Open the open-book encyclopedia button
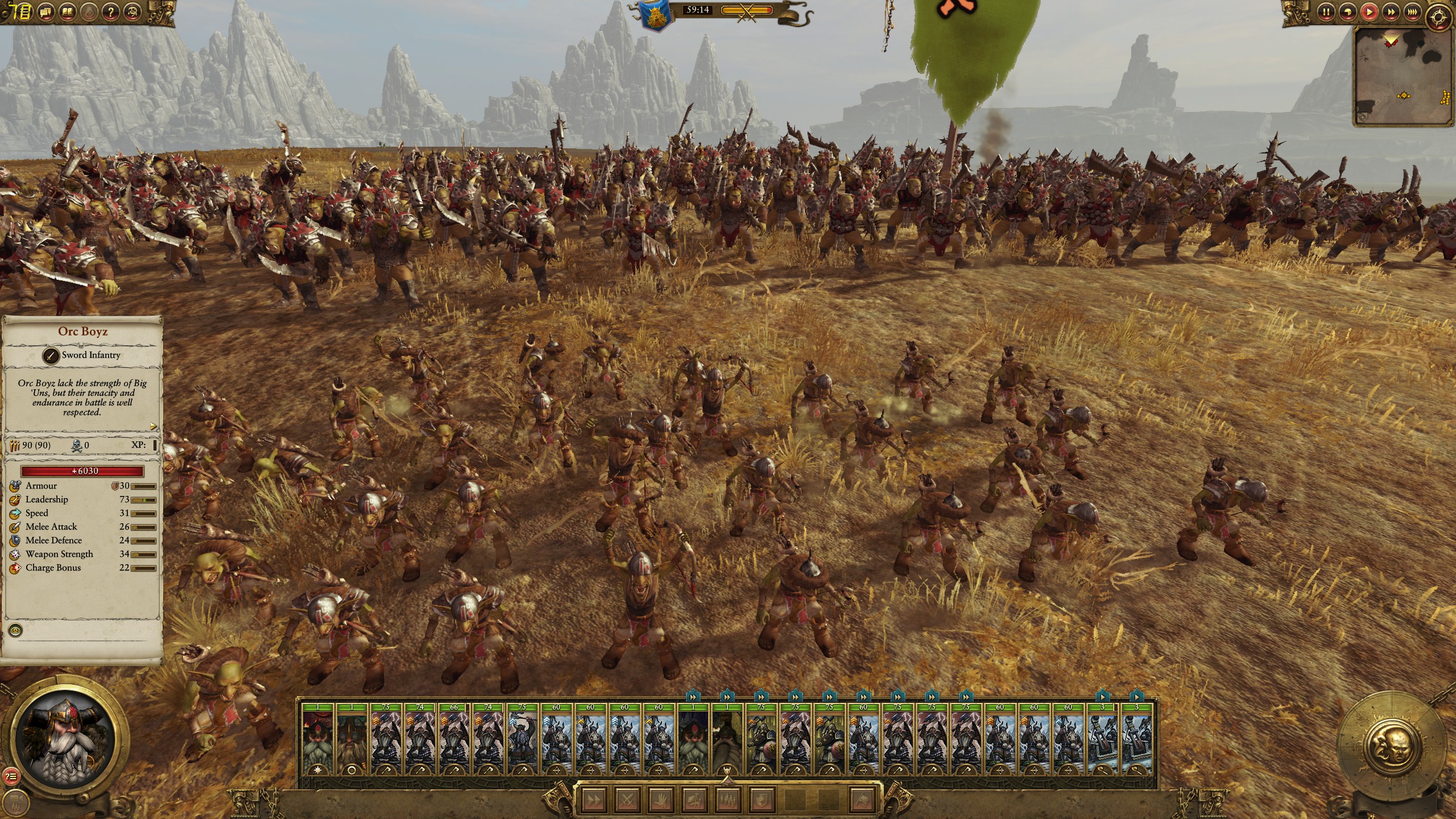Screen dimensions: 1456x819 pyautogui.click(x=68, y=11)
